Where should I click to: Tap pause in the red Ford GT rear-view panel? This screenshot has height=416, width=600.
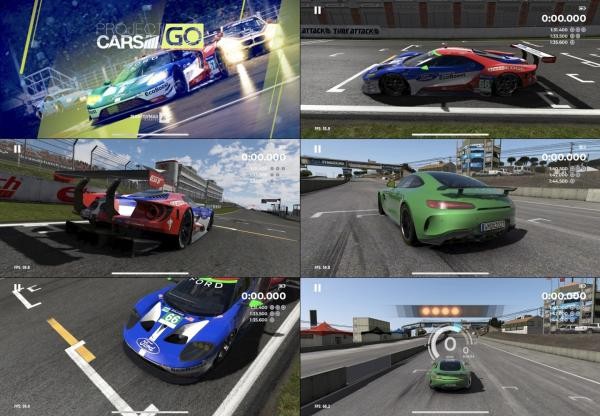coord(18,150)
